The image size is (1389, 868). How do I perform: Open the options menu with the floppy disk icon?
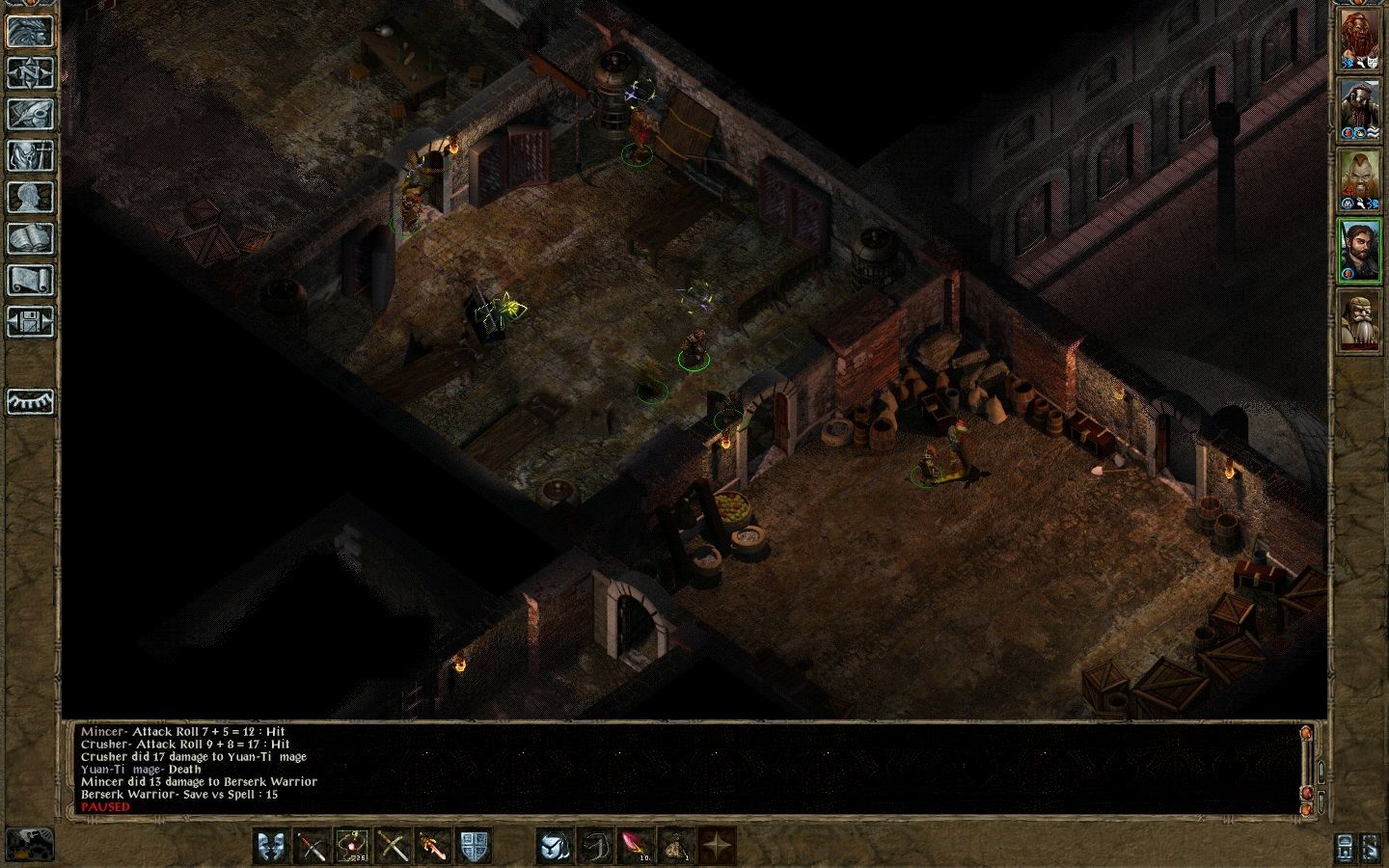pyautogui.click(x=30, y=321)
